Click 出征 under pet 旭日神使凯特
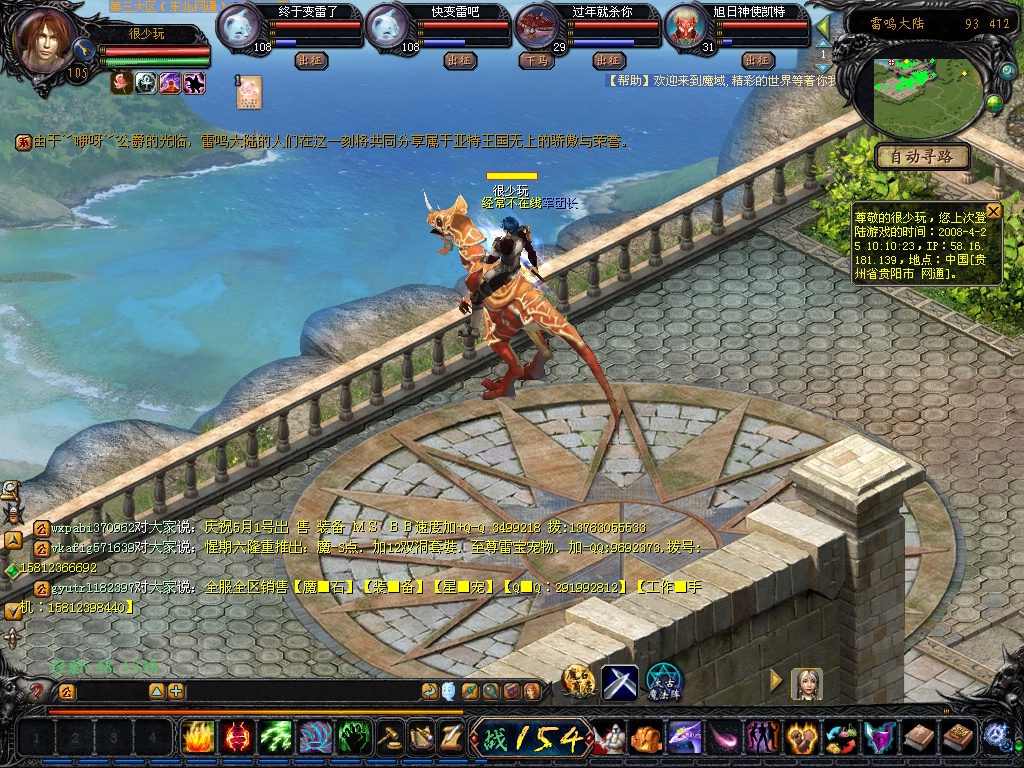Viewport: 1024px width, 768px height. pos(756,60)
